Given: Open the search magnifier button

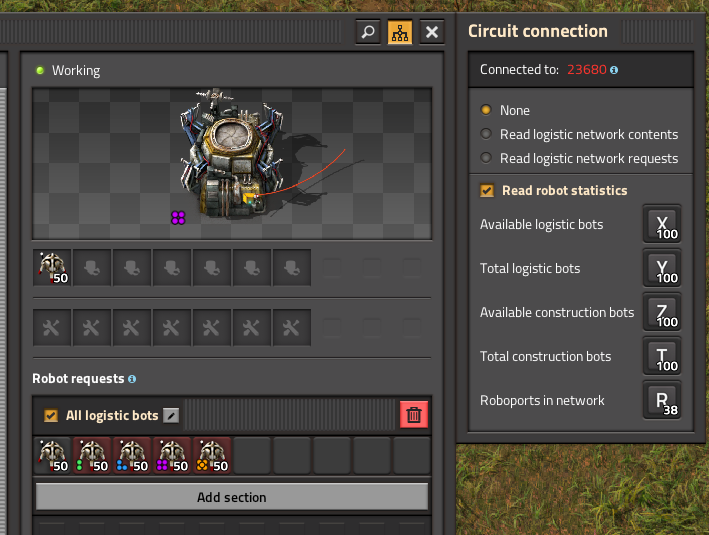Looking at the screenshot, I should [368, 32].
